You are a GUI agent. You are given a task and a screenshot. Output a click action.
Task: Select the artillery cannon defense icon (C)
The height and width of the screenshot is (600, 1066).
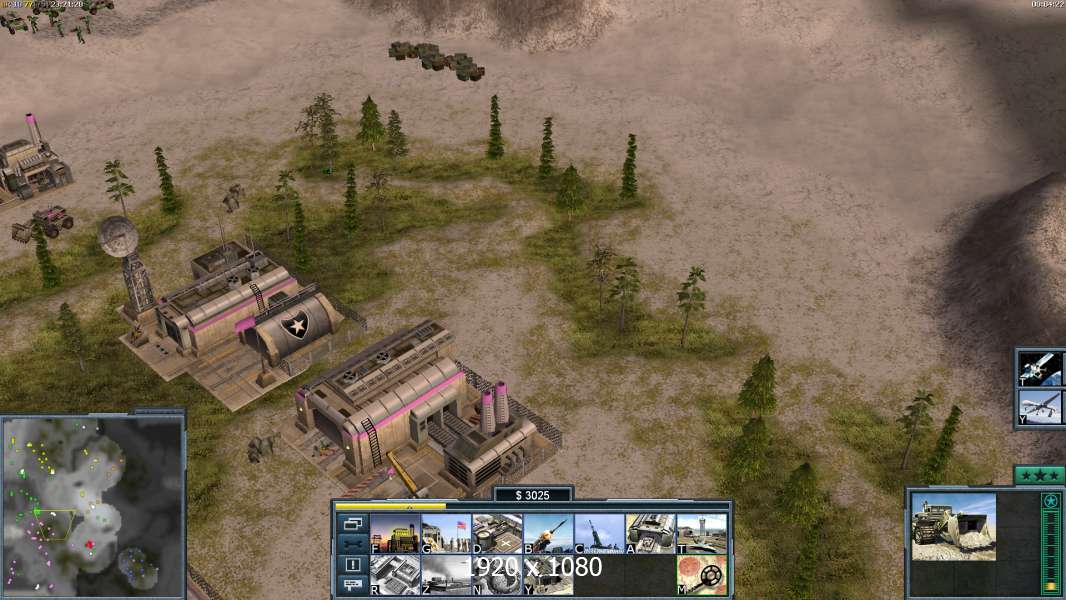tap(599, 534)
